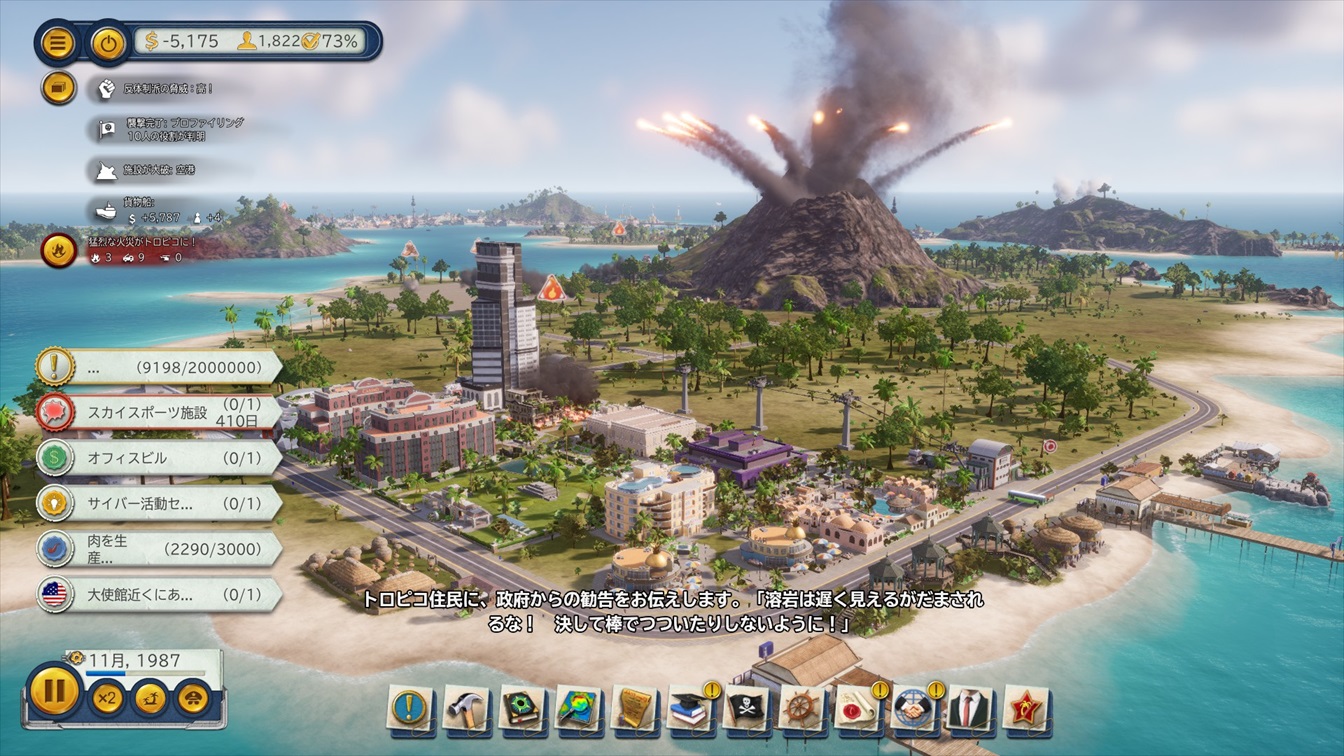Pause the game with the pause button
1344x756 pixels.
54,692
